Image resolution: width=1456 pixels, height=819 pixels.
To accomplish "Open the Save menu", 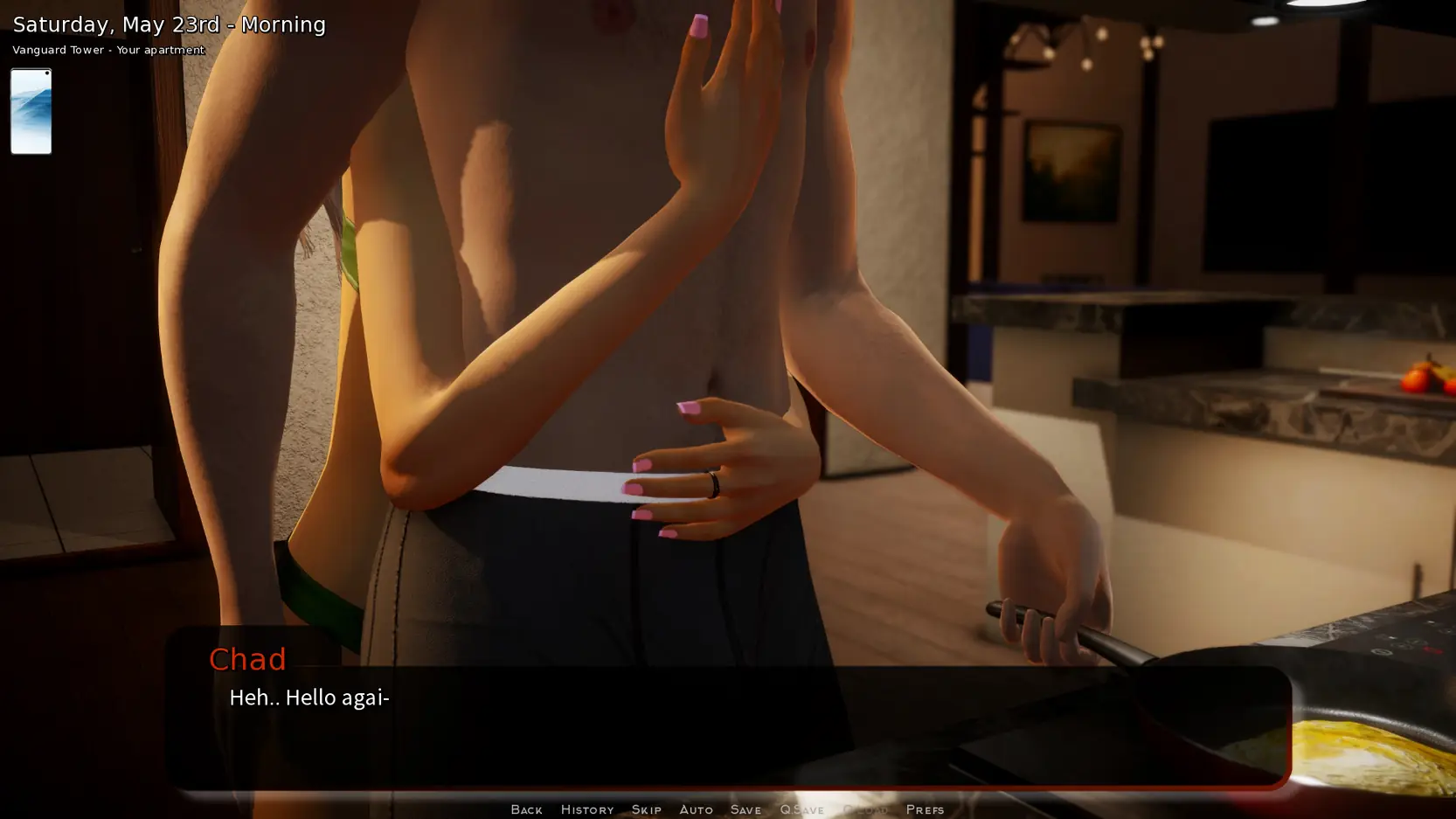I will pos(745,809).
